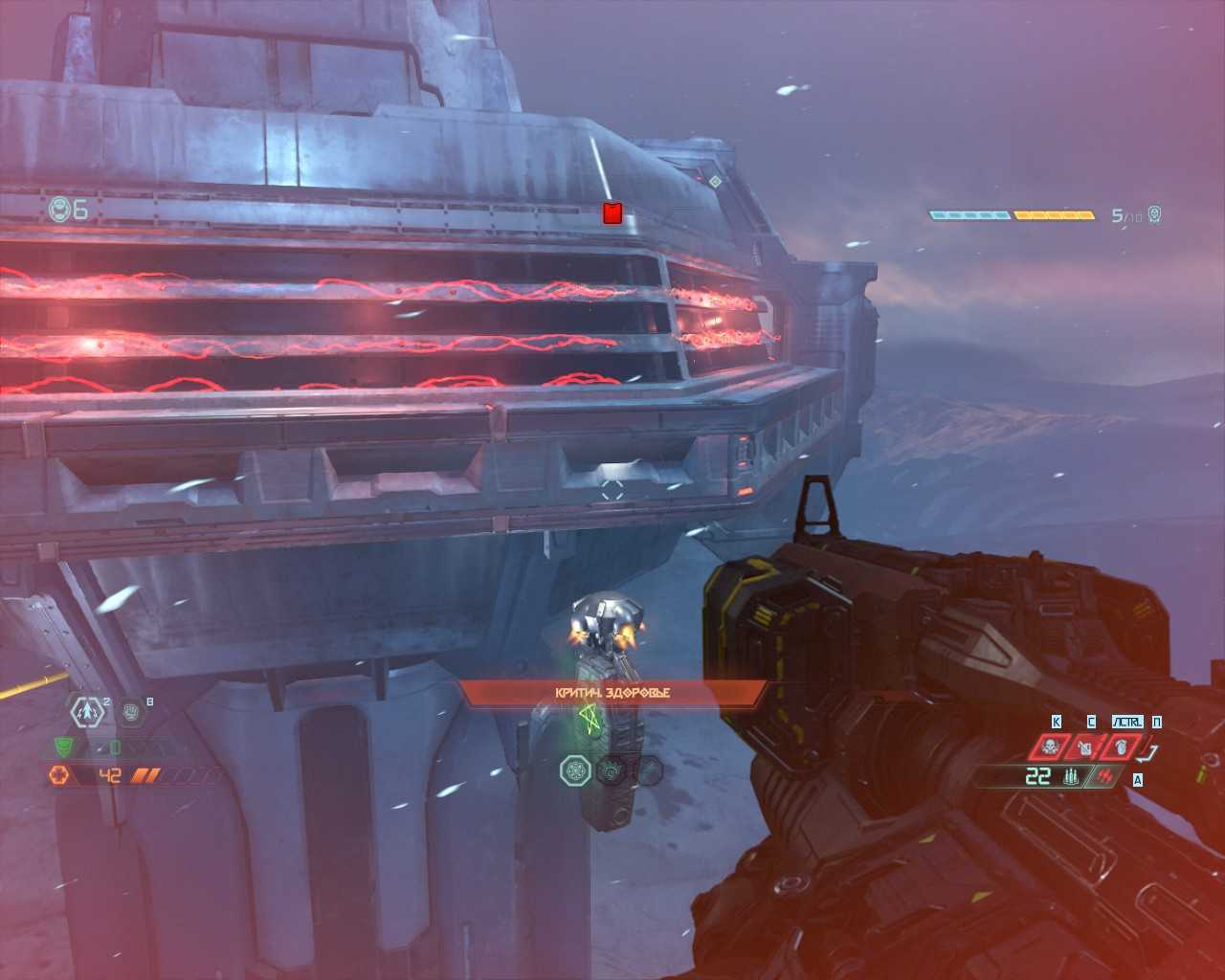This screenshot has width=1225, height=980.
Task: Select the dash arrow hexagon icon
Action: pos(87,711)
